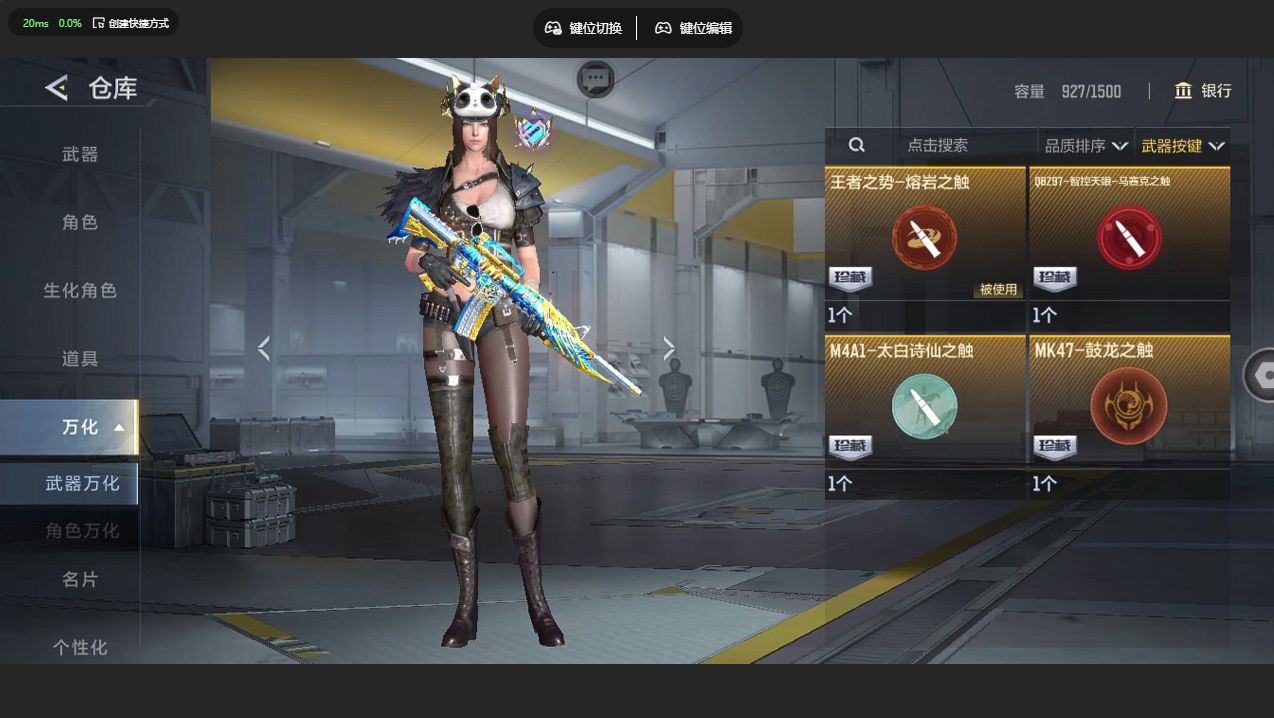
Task: Choose the 武器万化 sub-tab
Action: pos(80,483)
